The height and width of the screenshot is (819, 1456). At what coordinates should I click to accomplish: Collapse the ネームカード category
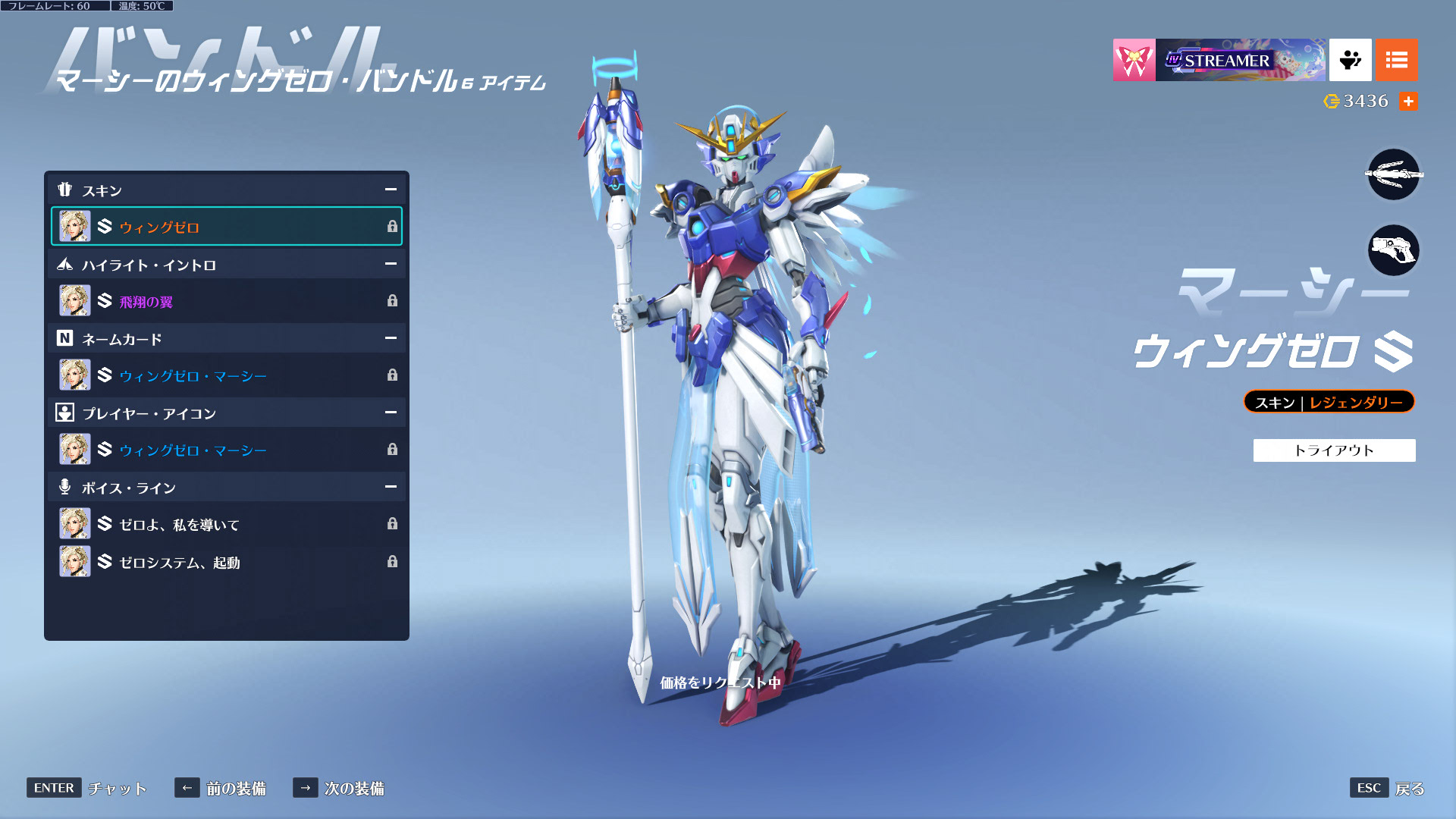391,338
